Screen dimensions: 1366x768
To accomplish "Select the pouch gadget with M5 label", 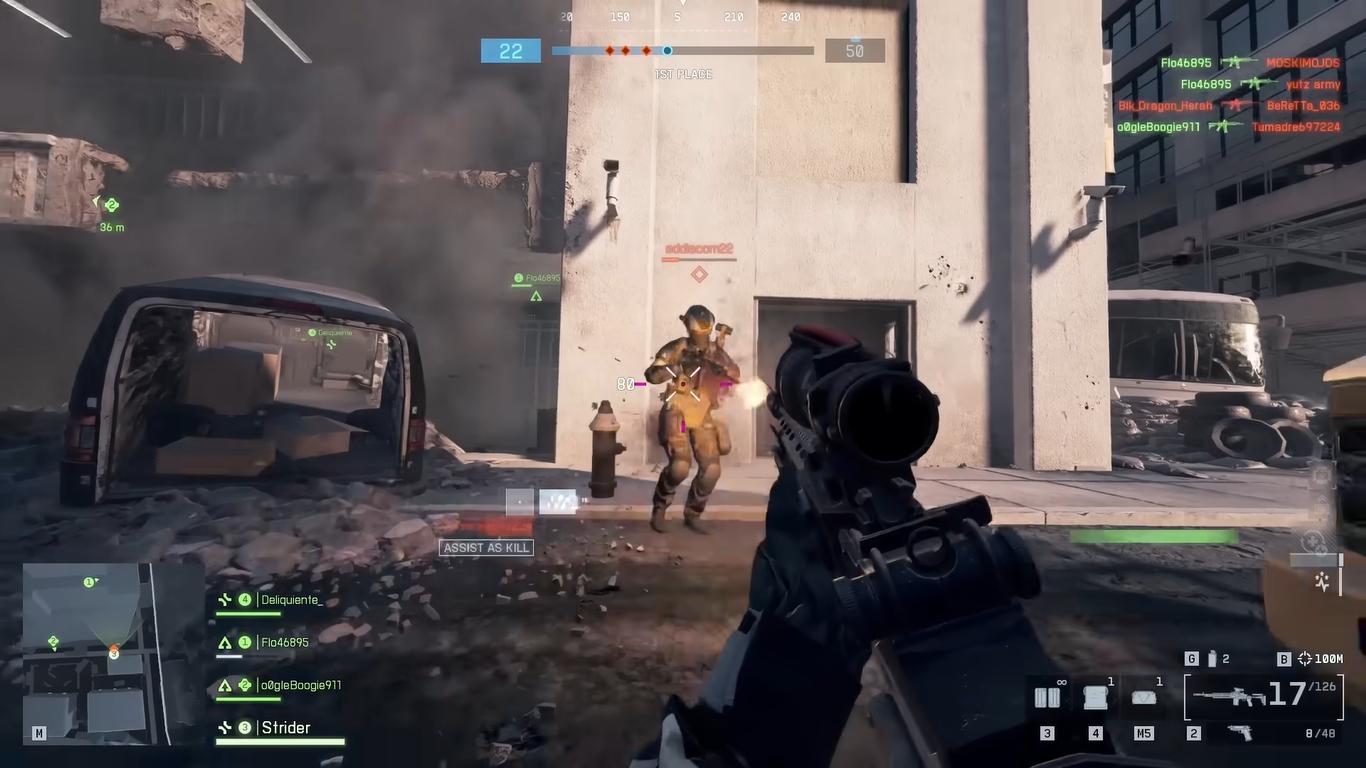I will pos(1143,698).
